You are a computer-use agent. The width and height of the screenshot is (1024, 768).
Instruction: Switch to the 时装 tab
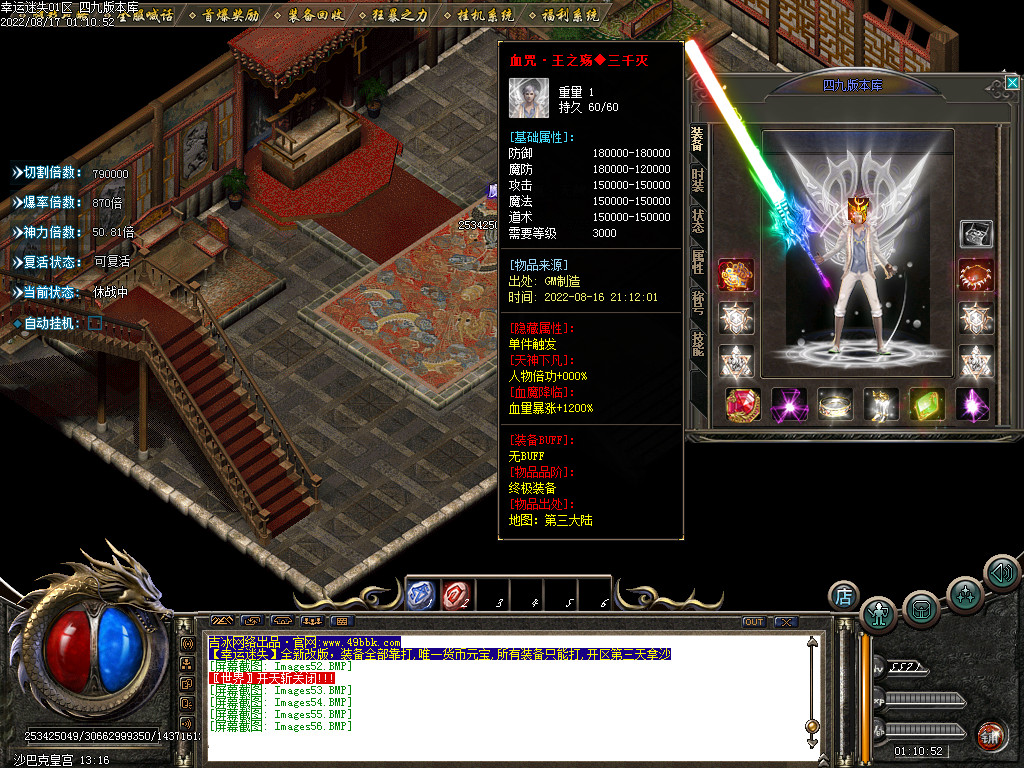click(697, 181)
